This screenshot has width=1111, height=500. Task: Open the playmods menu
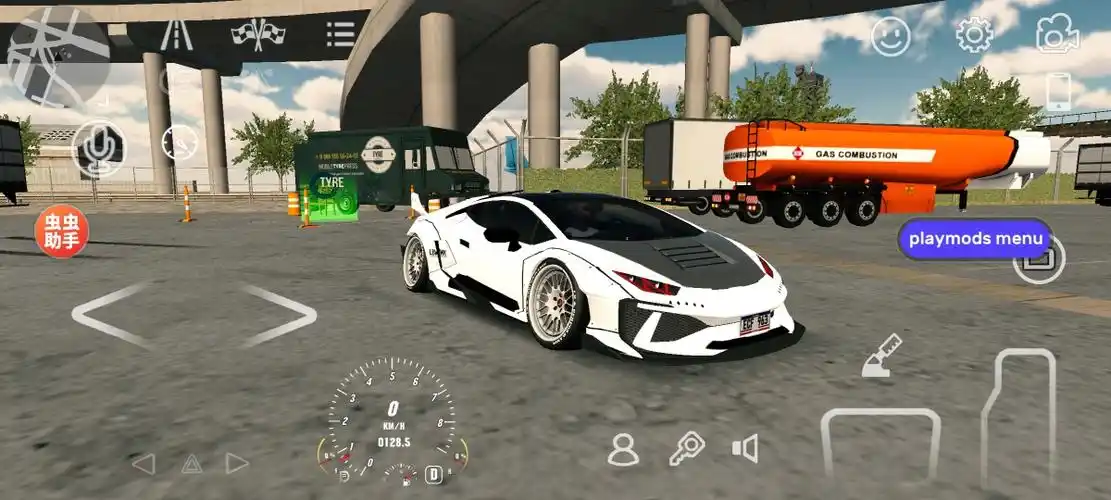[x=975, y=239]
